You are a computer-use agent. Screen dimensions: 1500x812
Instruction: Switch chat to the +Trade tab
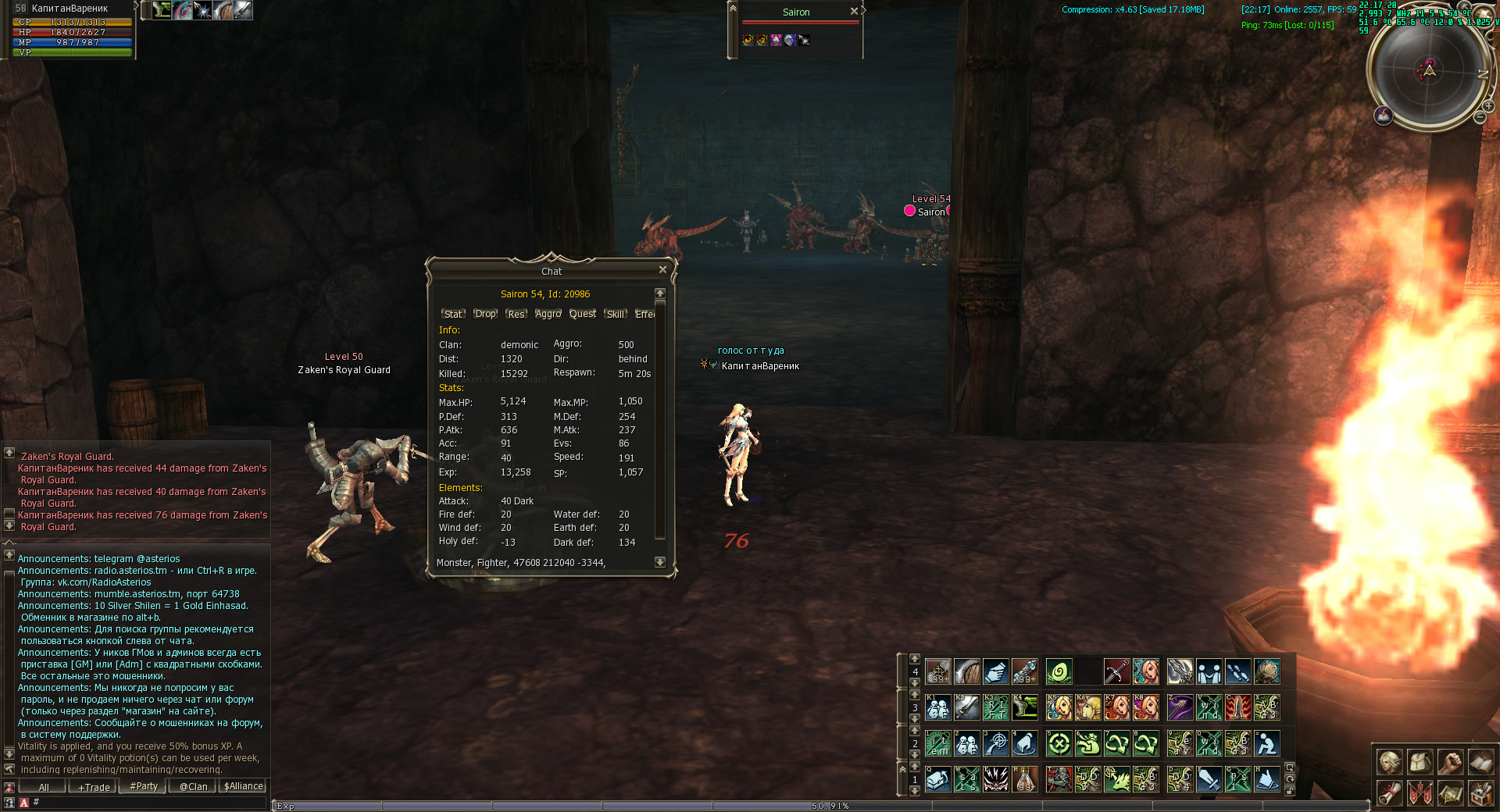pyautogui.click(x=94, y=787)
